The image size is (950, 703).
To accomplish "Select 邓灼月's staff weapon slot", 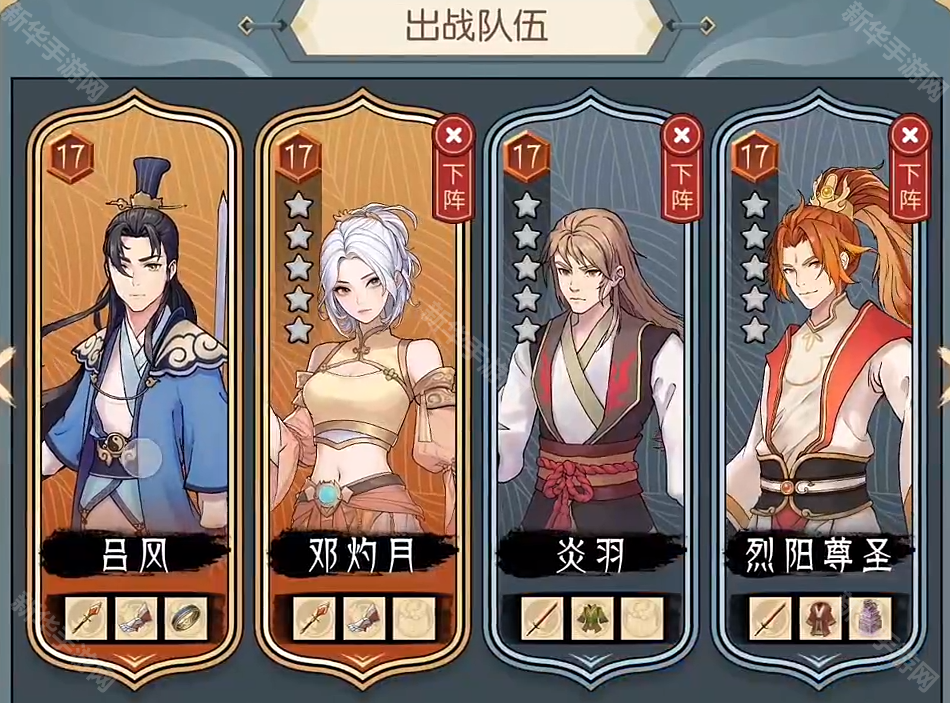I will (x=314, y=619).
